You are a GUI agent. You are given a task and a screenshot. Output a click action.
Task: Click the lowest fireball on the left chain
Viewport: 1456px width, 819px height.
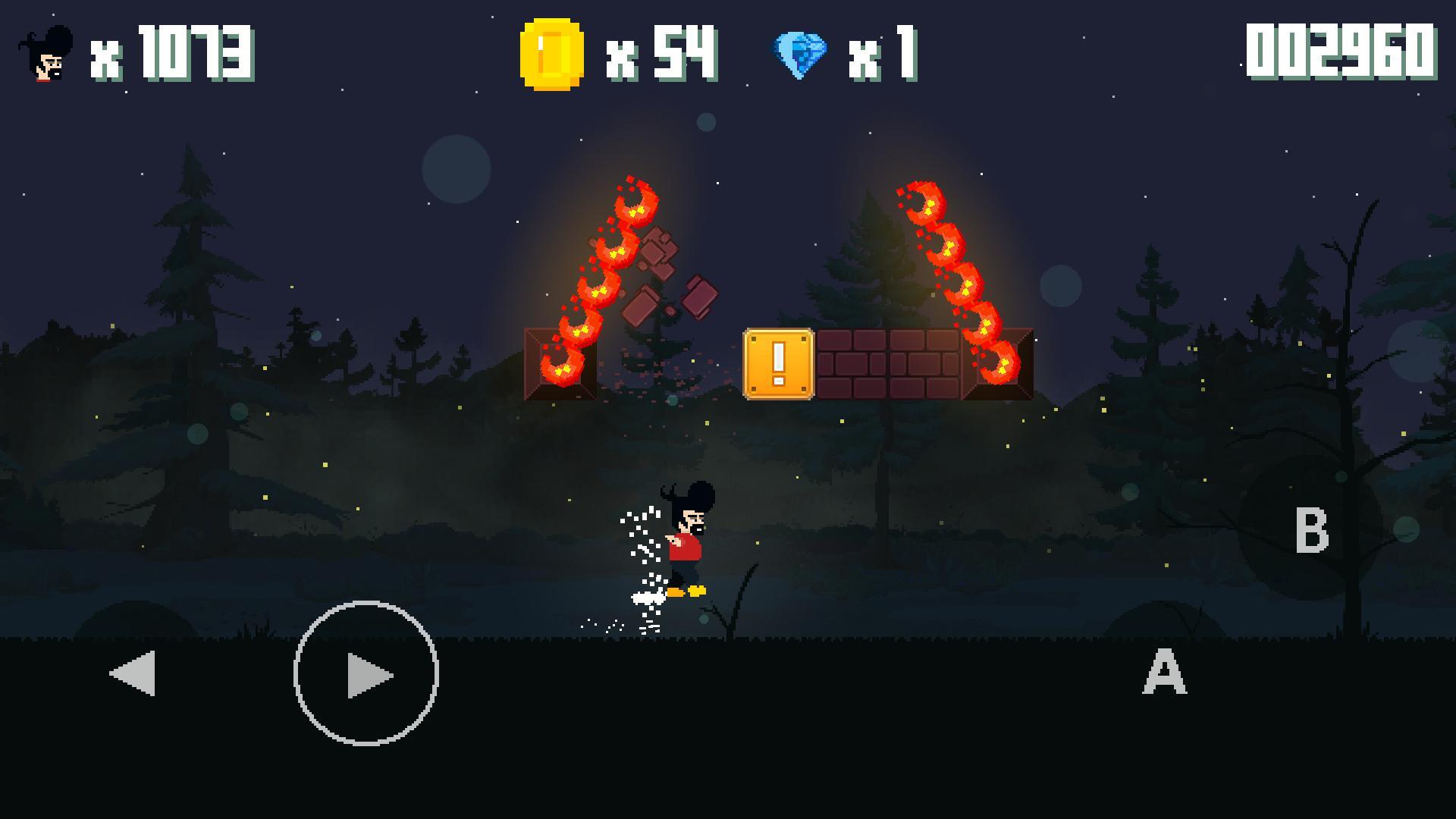[561, 364]
